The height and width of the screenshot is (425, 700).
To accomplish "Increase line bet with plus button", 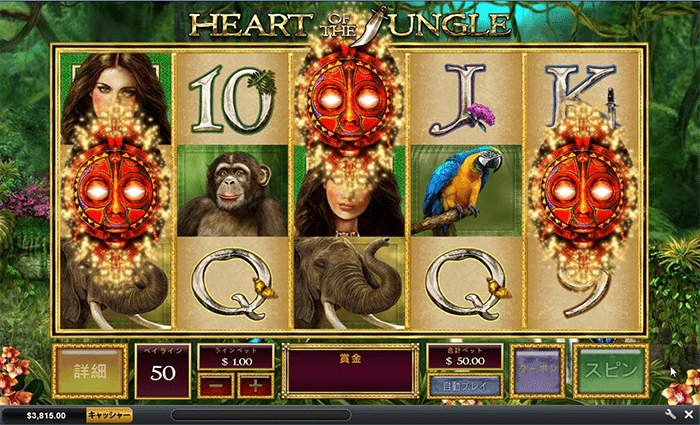I will (254, 385).
